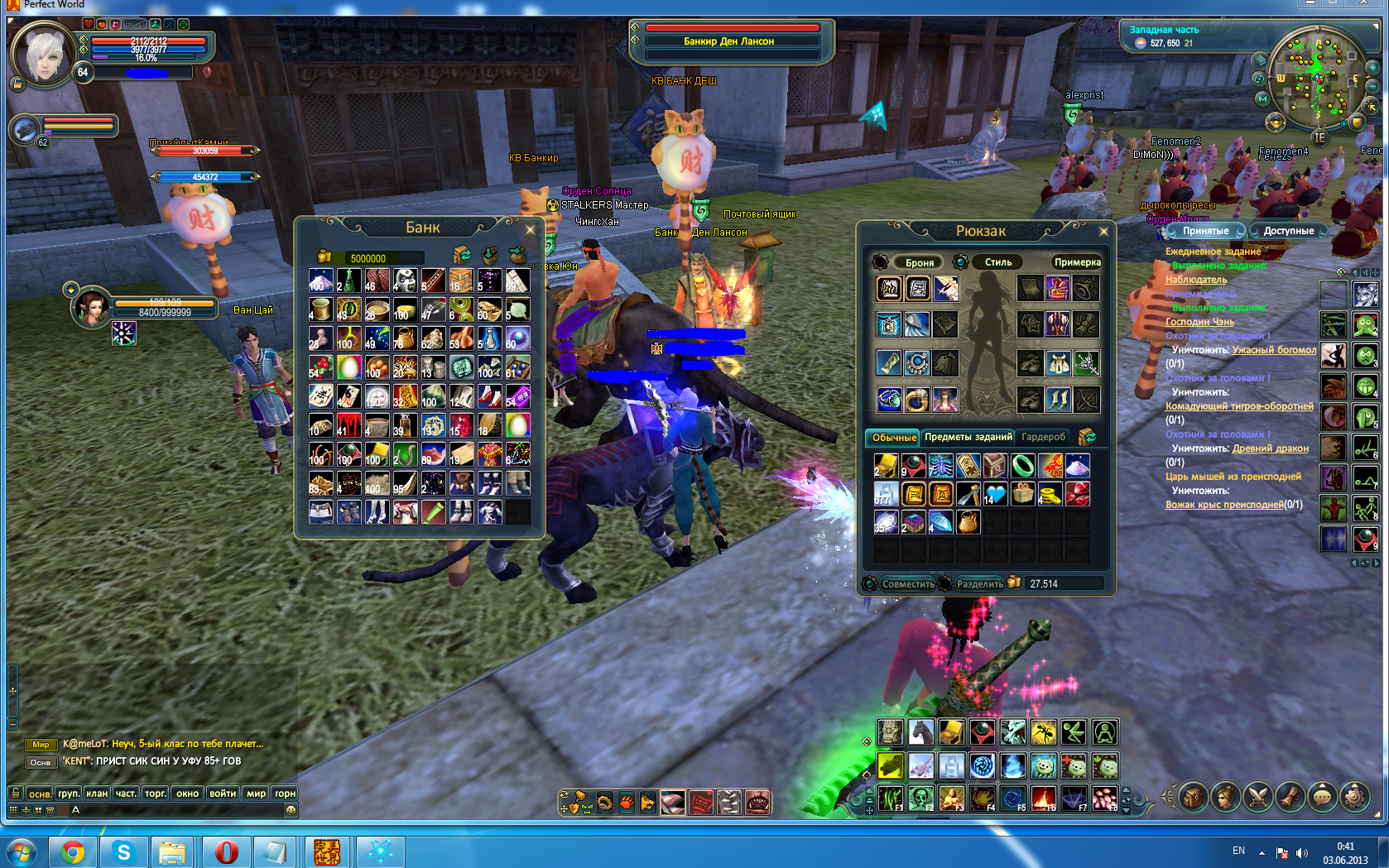Open the Древний дракон quest link
1389x868 pixels.
coord(1270,448)
